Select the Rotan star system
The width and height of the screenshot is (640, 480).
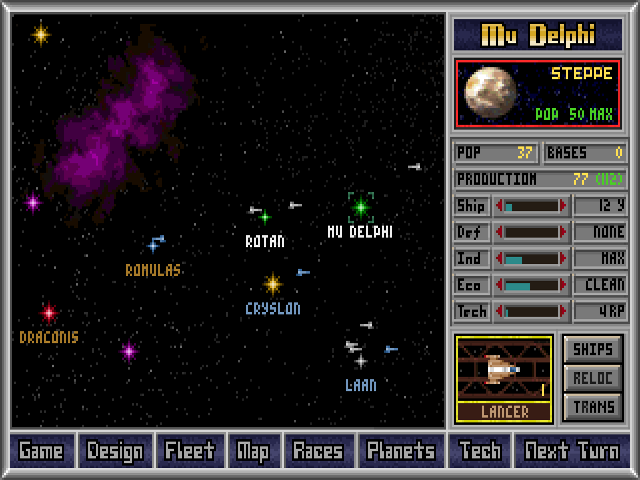pyautogui.click(x=265, y=217)
